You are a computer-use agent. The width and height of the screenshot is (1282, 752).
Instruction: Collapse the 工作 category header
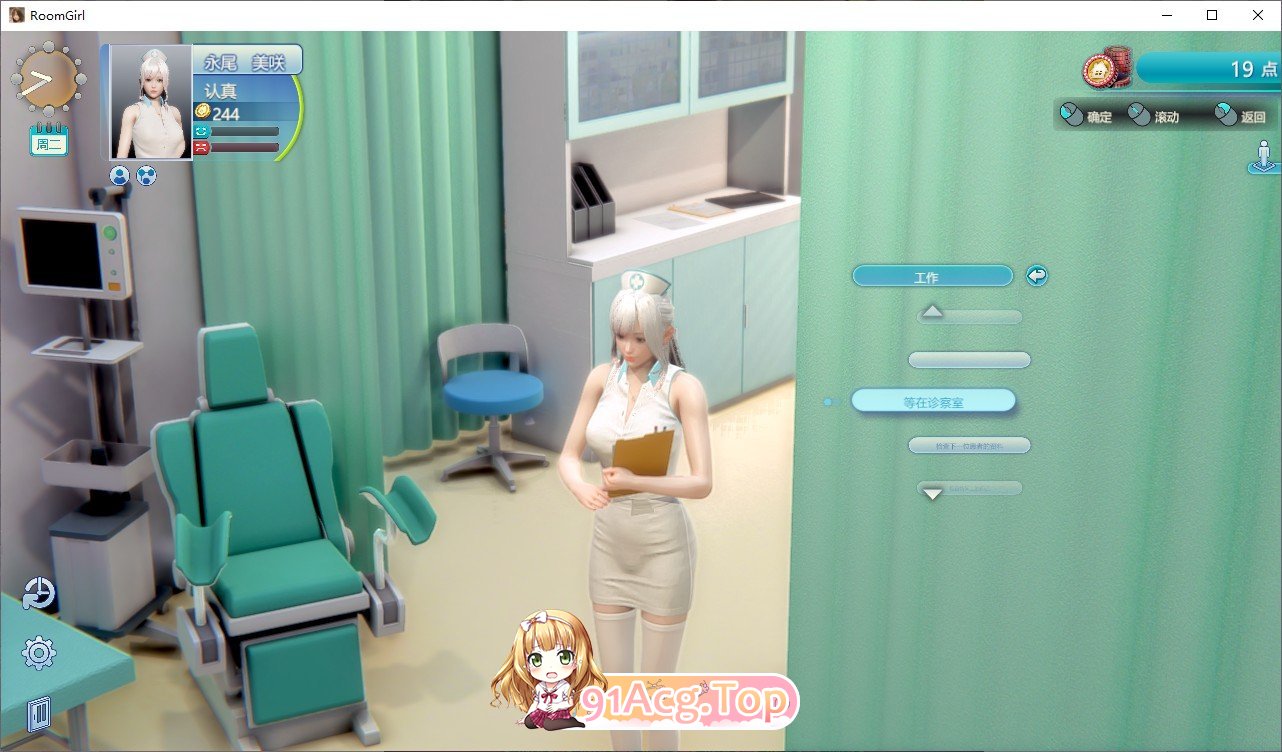[932, 275]
